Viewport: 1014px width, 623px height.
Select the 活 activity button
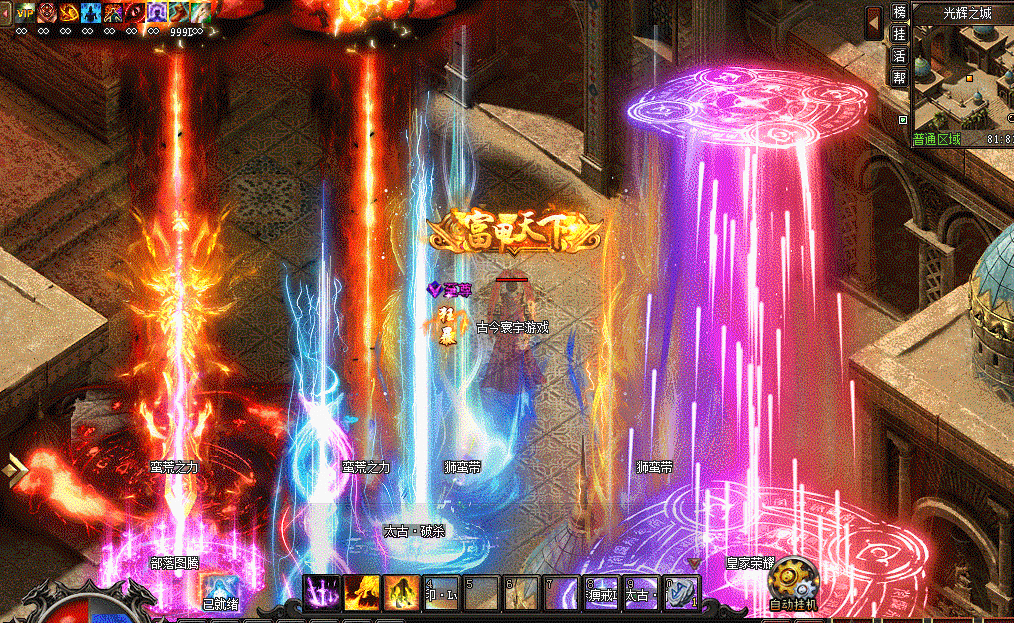pos(899,55)
